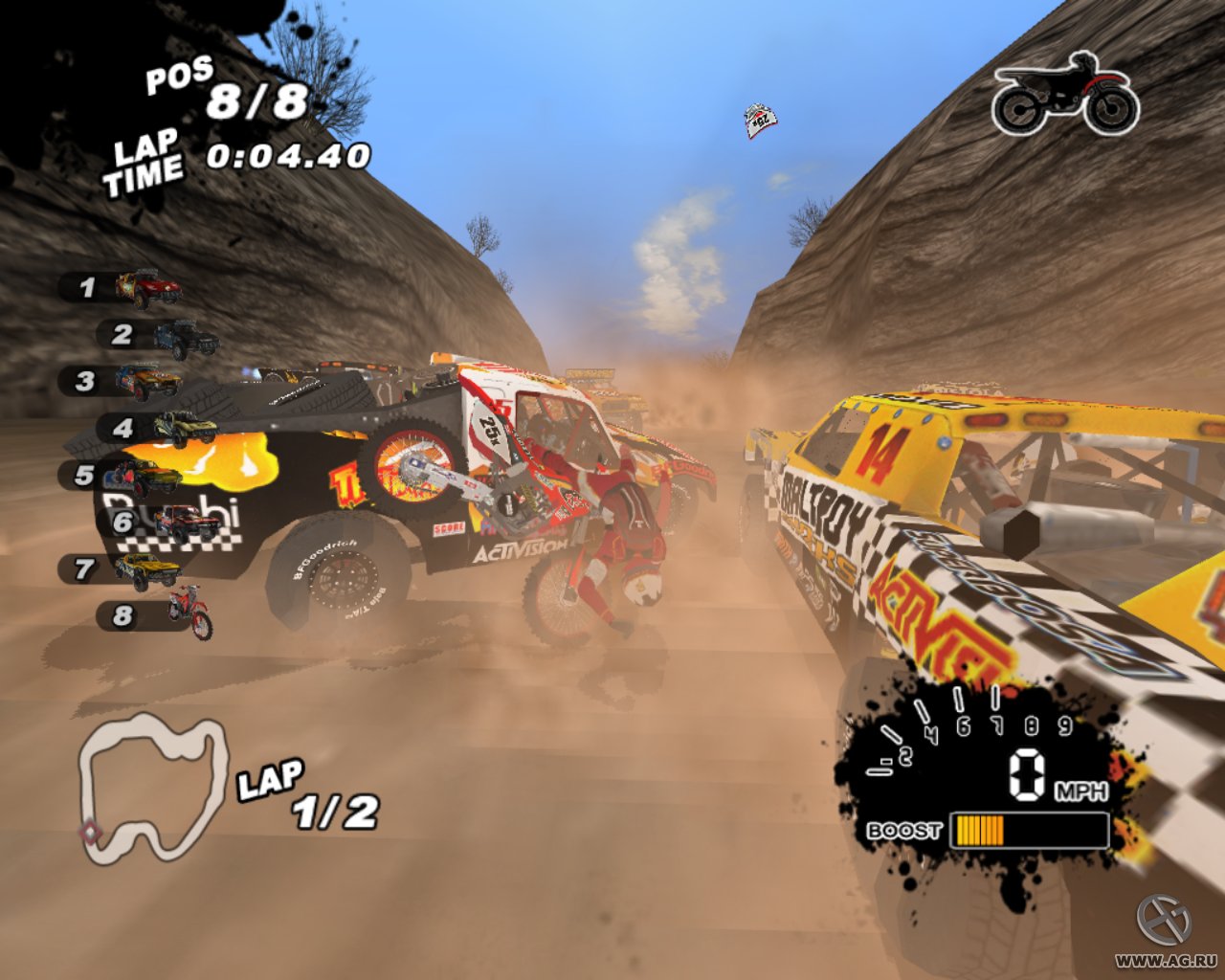Click the dirt bike icon in the top-right corner
The image size is (1225, 980).
click(1064, 92)
